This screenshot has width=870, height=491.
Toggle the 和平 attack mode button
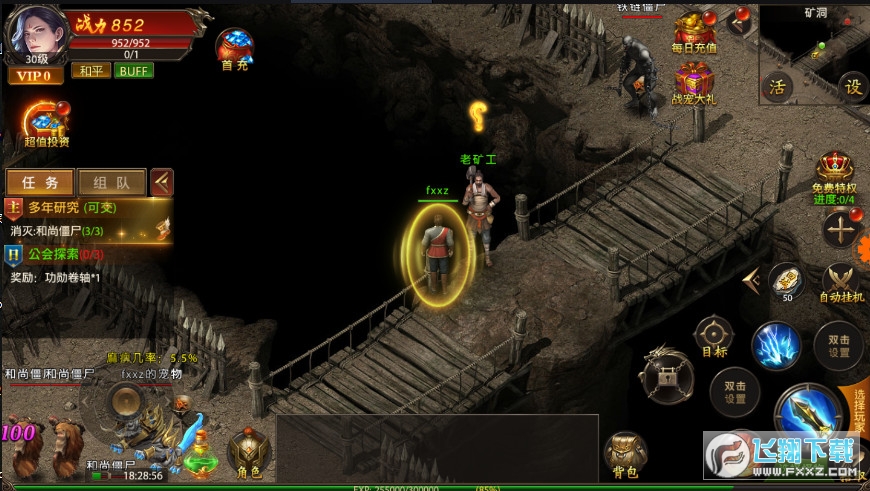90,71
